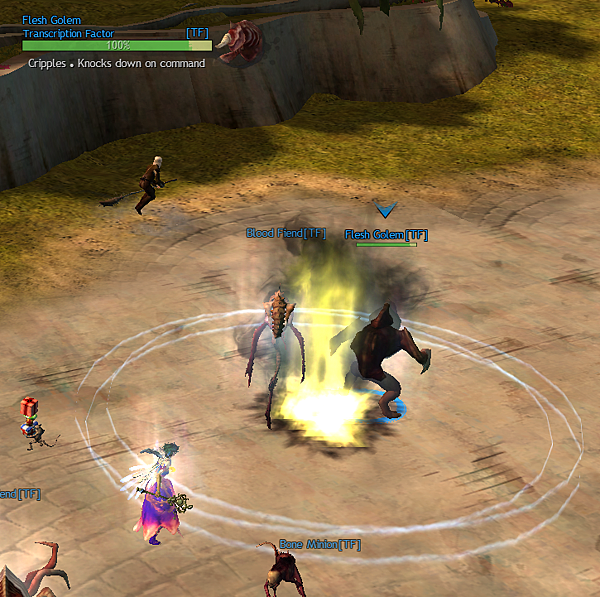
Task: Select the Blood Fiend [TF] name tag
Action: pyautogui.click(x=286, y=233)
